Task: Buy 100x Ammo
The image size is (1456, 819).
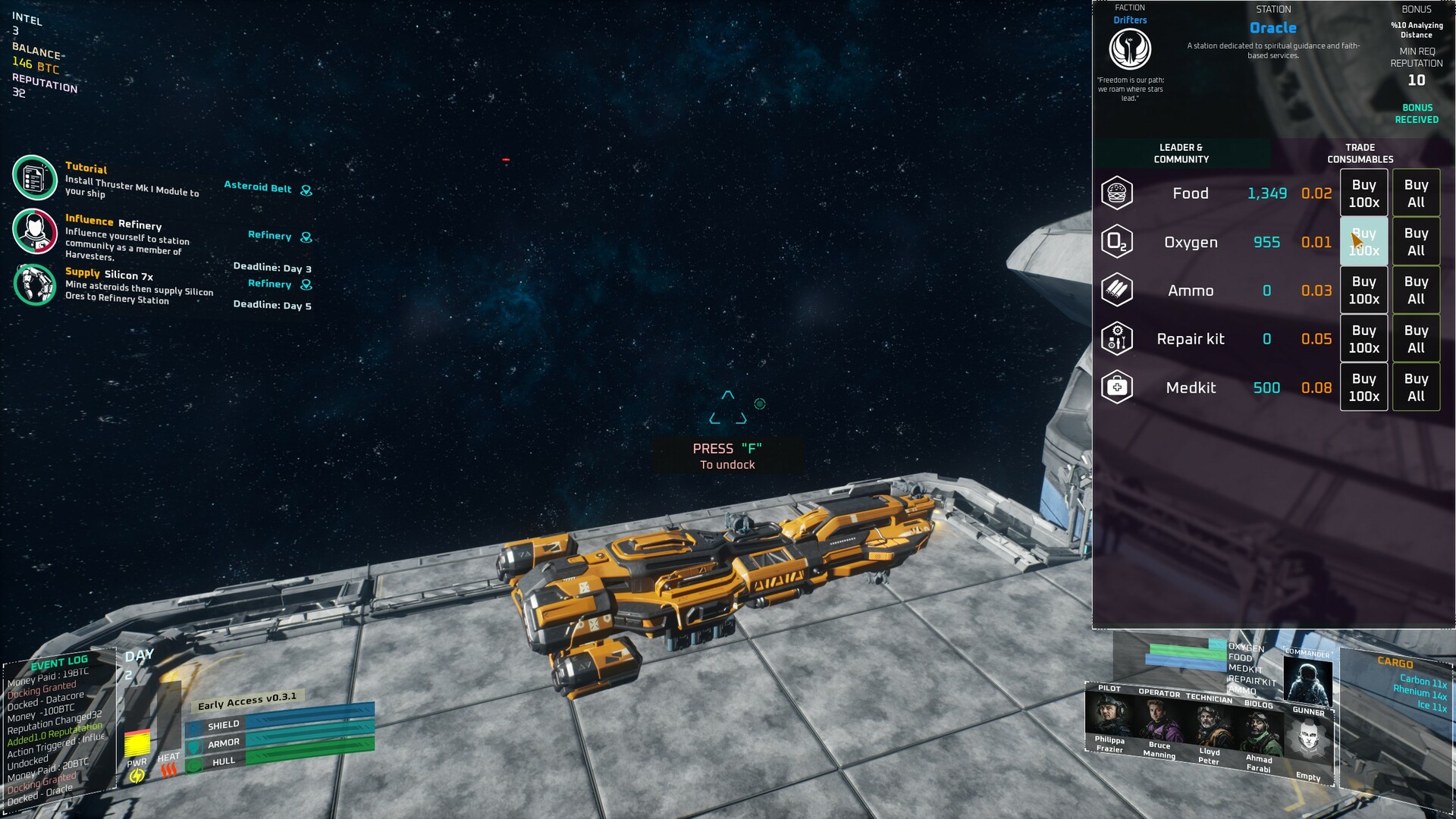Action: [x=1363, y=290]
